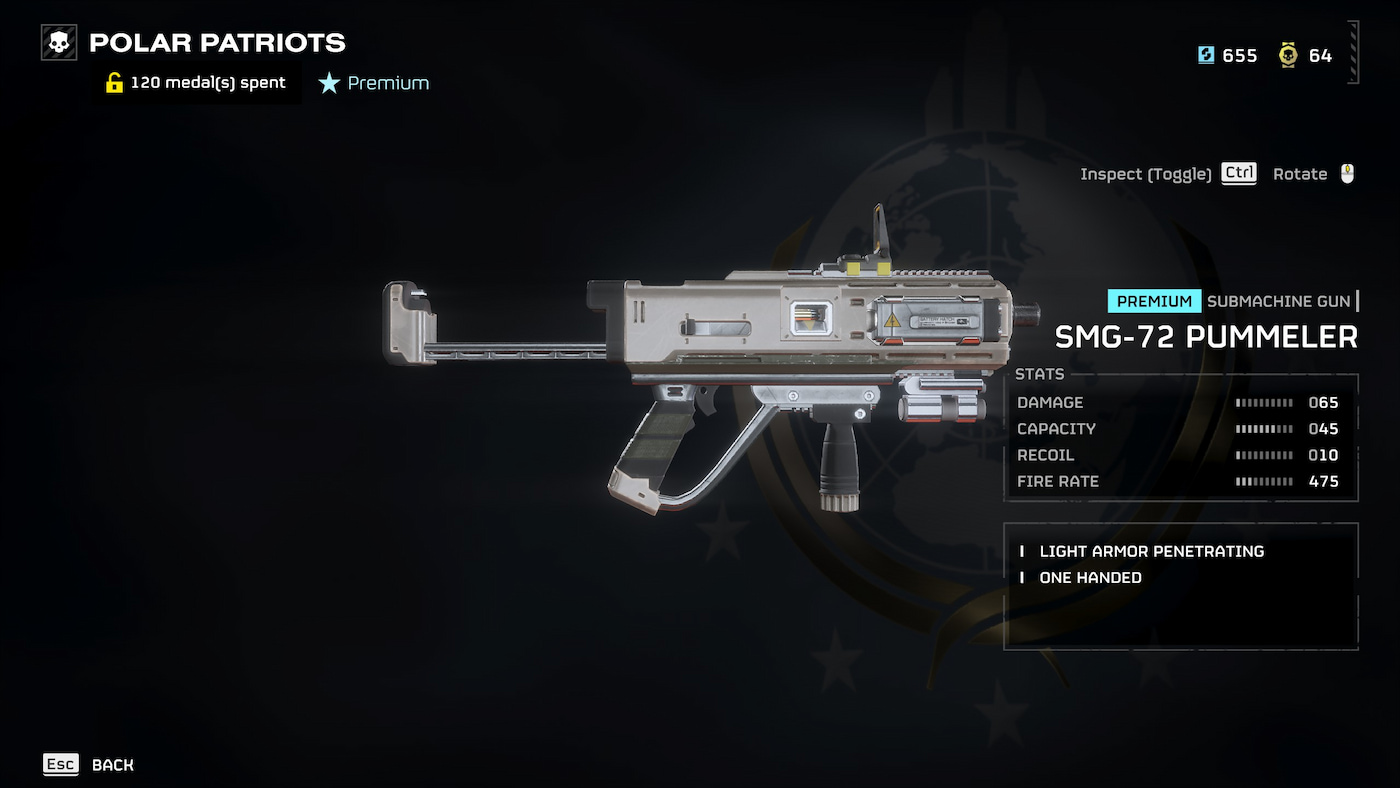
Task: Click the Esc key icon beside BACK
Action: (x=60, y=764)
